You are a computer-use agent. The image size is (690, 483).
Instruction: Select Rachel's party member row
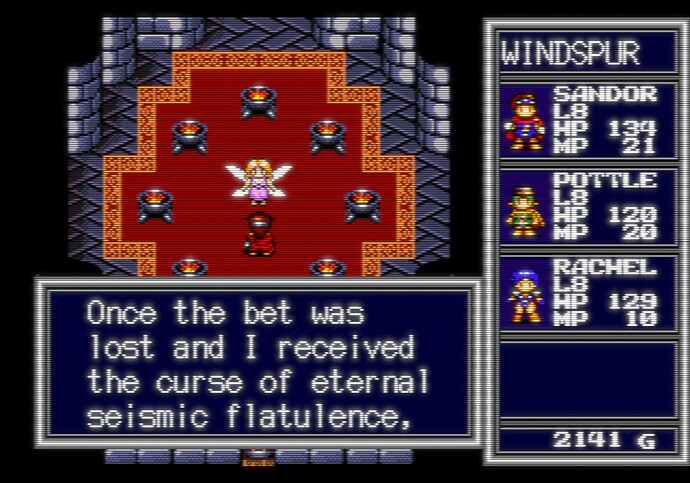pos(580,293)
